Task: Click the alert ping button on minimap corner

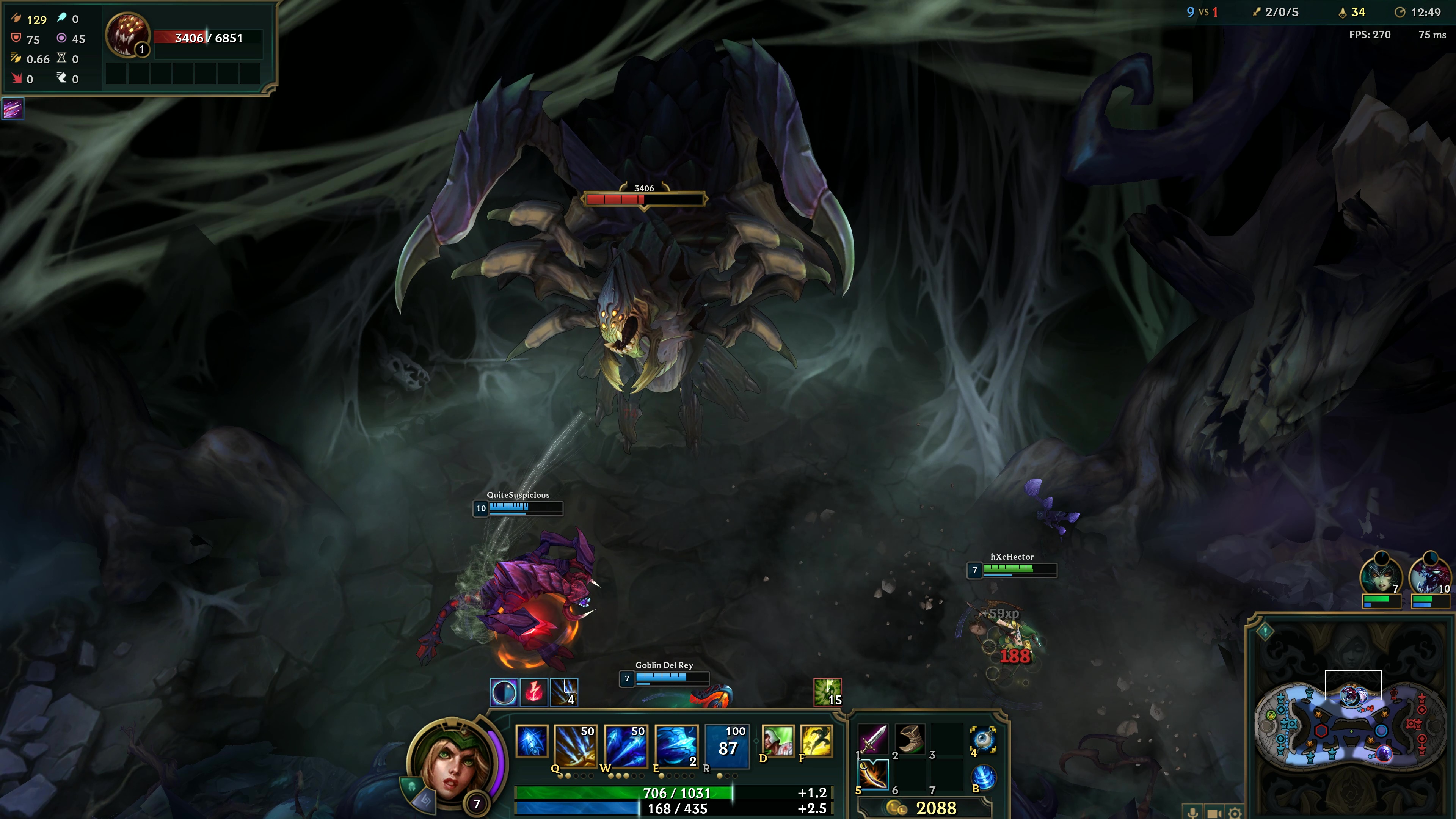Action: coord(1265,631)
